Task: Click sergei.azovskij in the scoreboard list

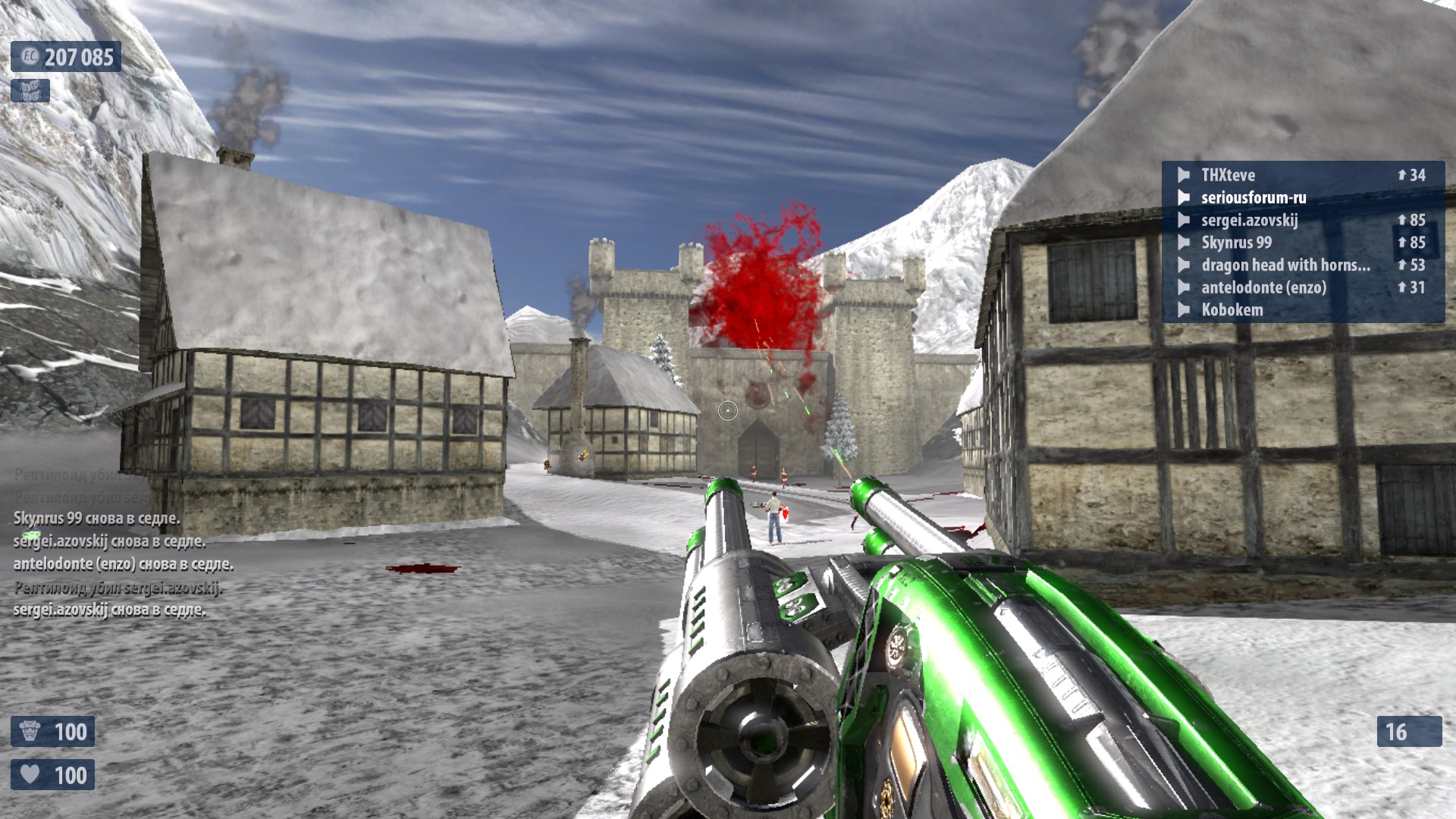Action: tap(1249, 221)
